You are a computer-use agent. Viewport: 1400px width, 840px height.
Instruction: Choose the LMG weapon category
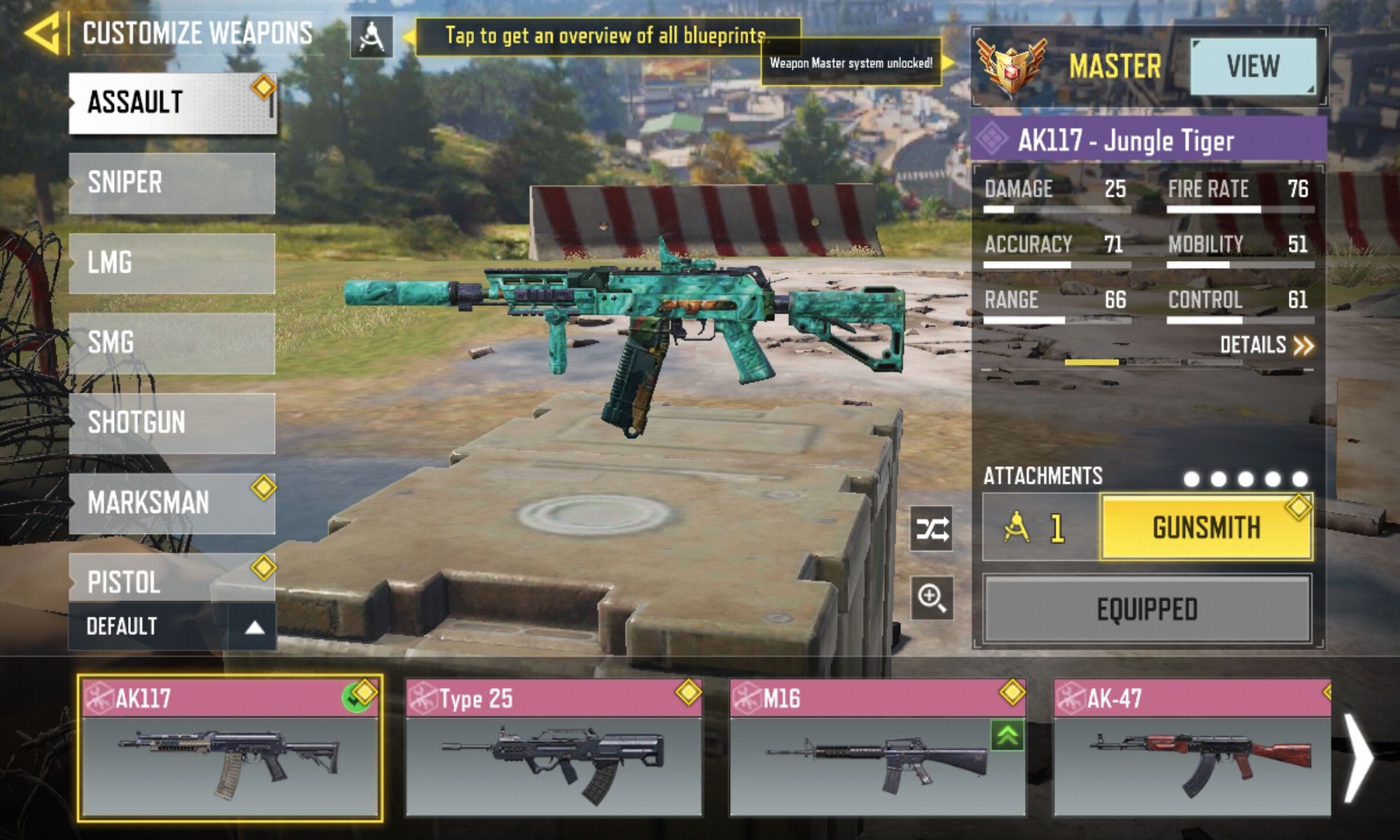tap(172, 263)
